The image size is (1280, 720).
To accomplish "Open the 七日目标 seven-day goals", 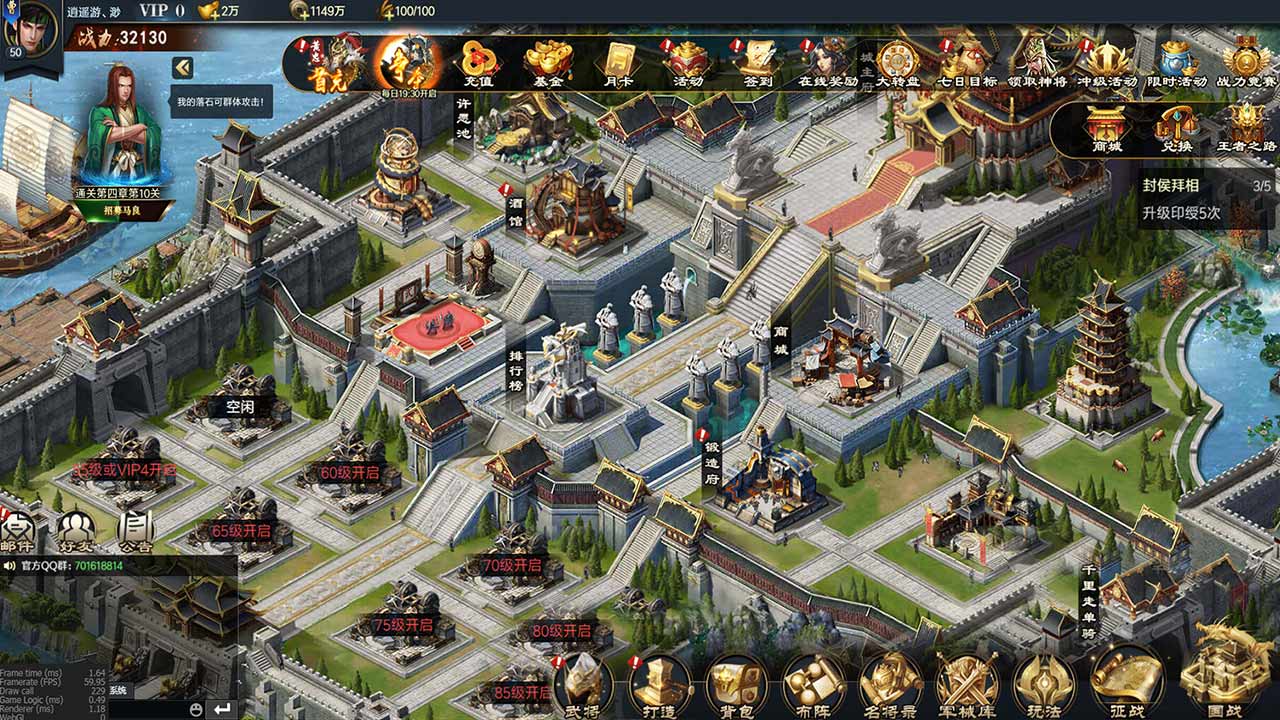I will coord(967,62).
